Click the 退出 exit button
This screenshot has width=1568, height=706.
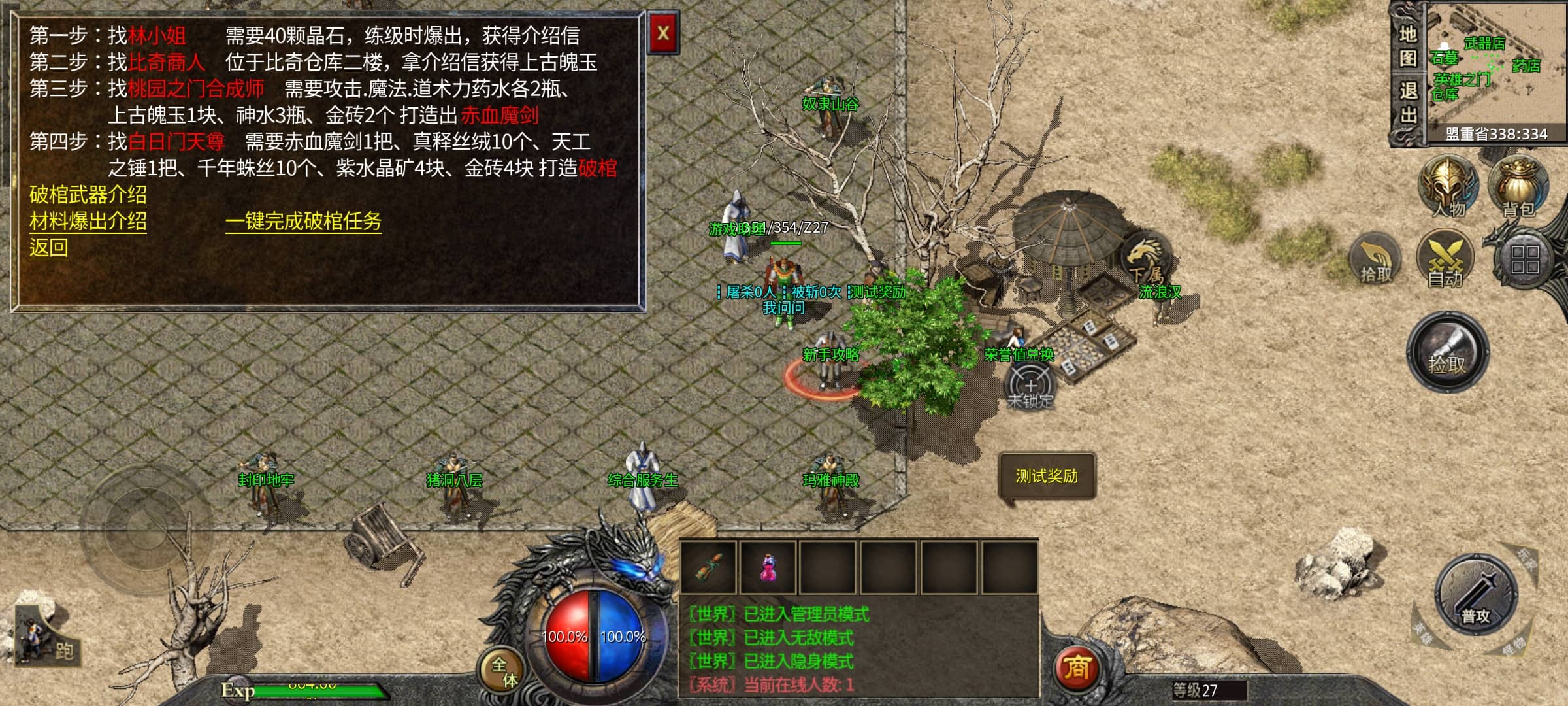click(1407, 103)
